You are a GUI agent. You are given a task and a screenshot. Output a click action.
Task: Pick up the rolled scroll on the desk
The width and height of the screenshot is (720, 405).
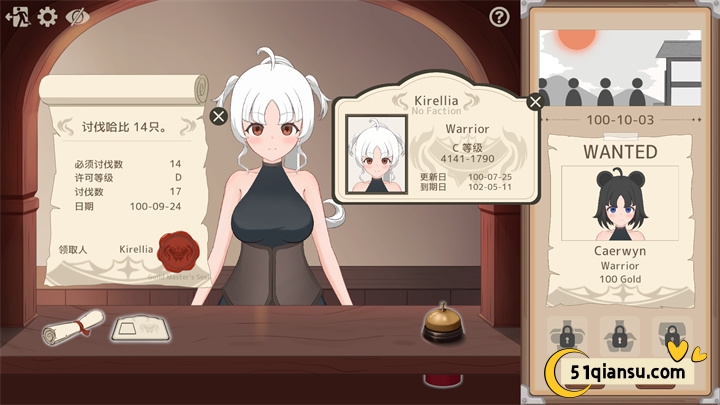click(74, 326)
